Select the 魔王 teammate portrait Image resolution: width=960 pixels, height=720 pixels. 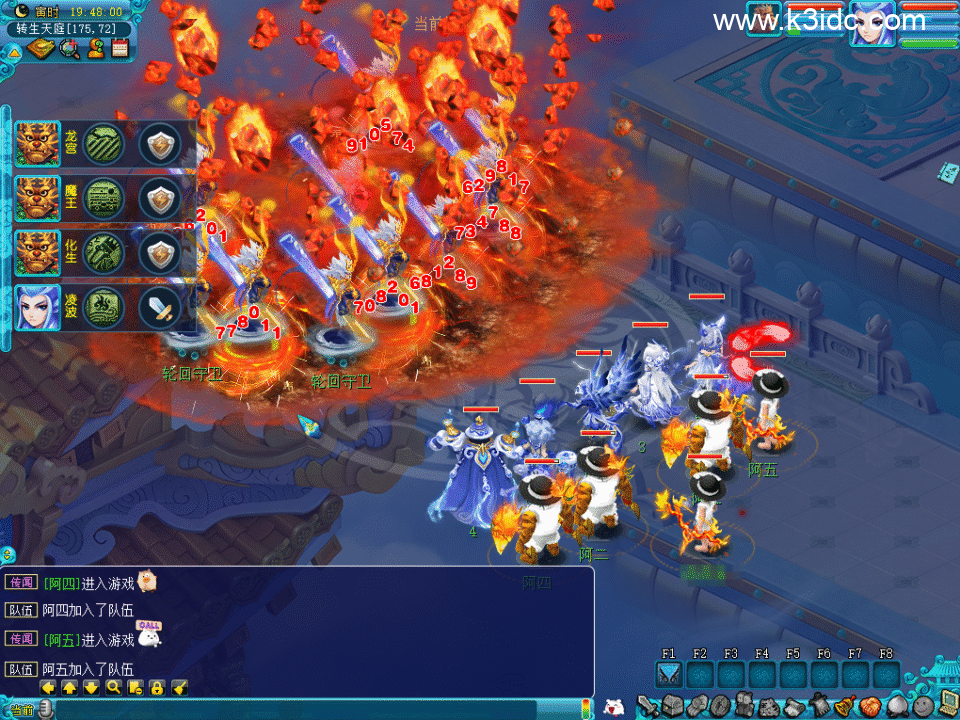click(x=37, y=198)
